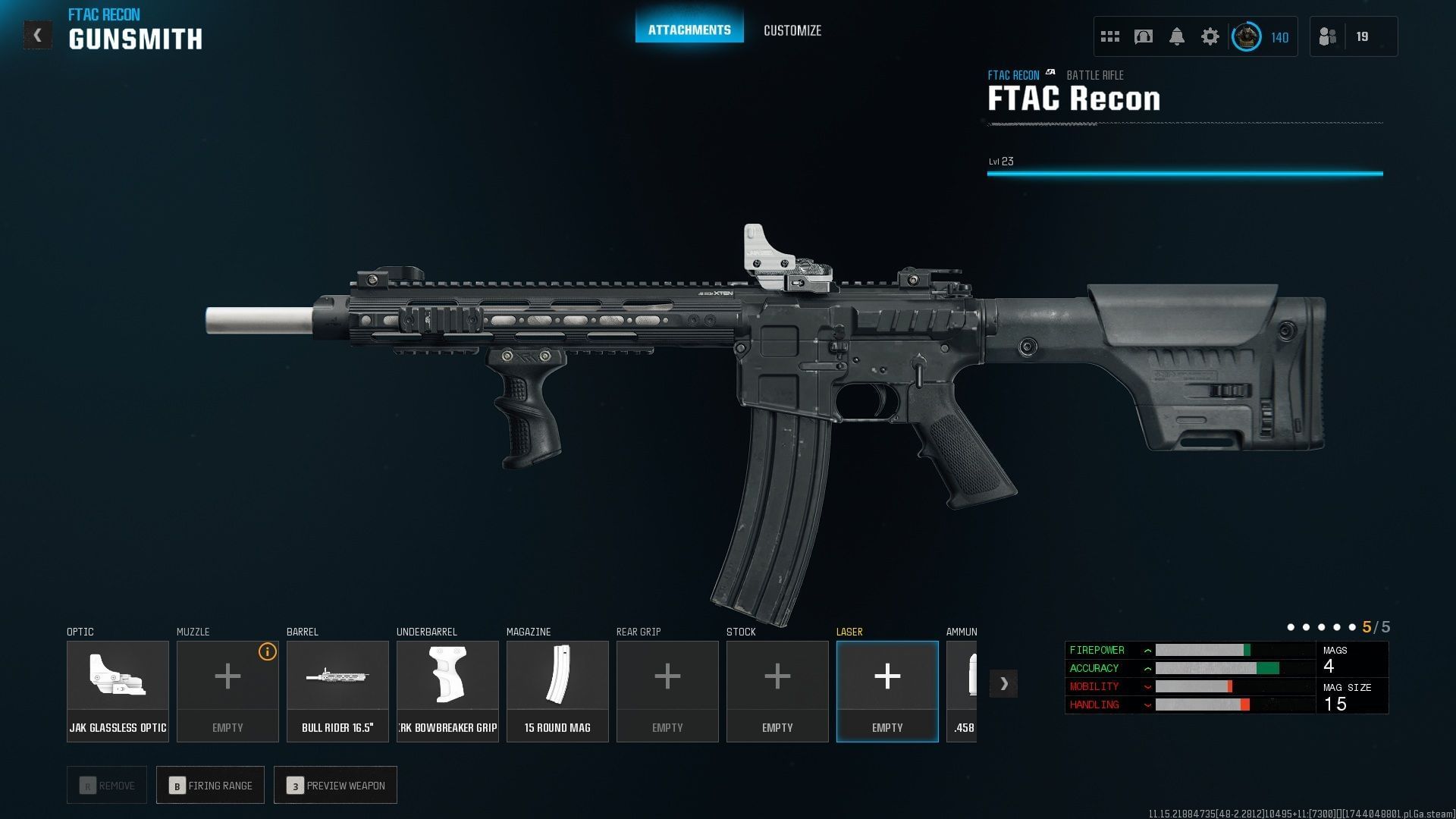Show more attachment slots with right arrow

[1003, 683]
